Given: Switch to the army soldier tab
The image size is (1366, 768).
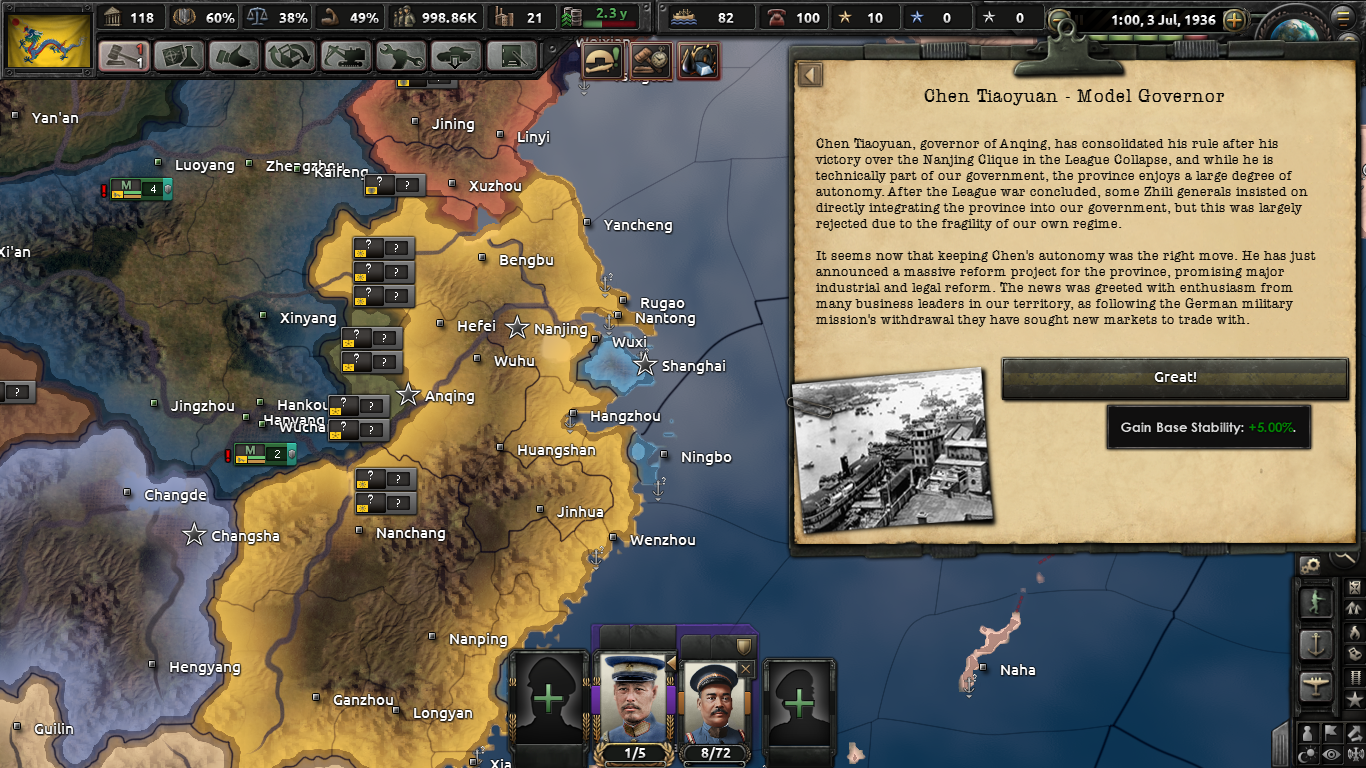Looking at the screenshot, I should click(1316, 601).
